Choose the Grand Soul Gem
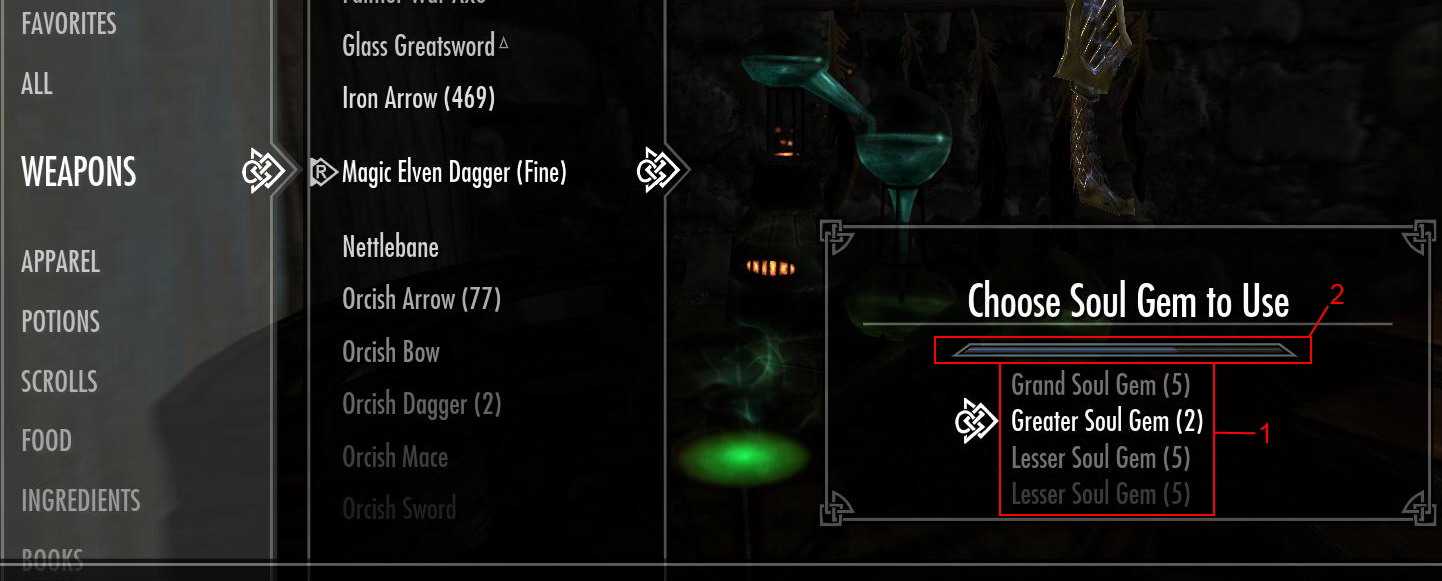The height and width of the screenshot is (581, 1442). pos(1099,385)
